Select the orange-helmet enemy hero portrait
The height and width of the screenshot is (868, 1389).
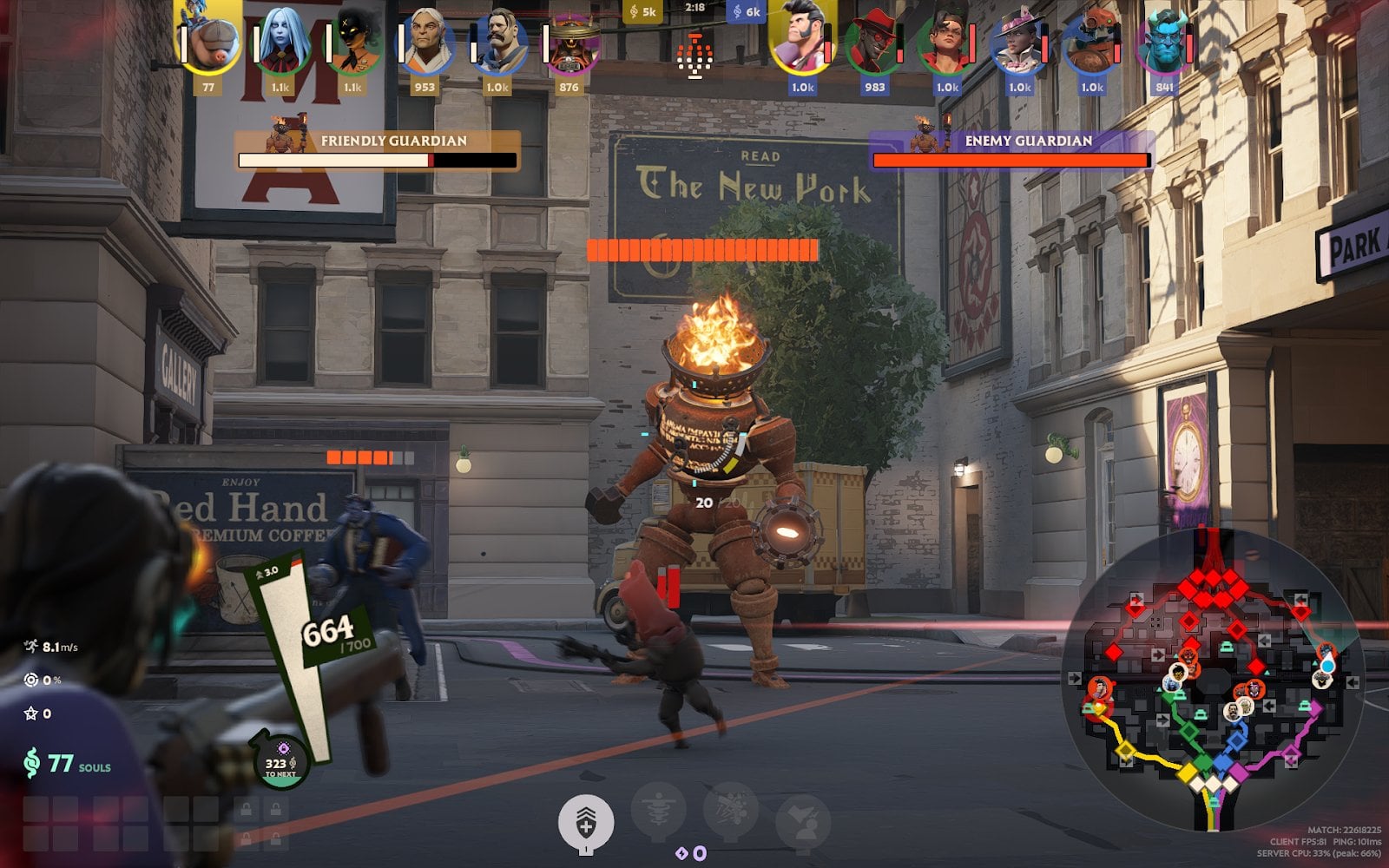click(1092, 42)
